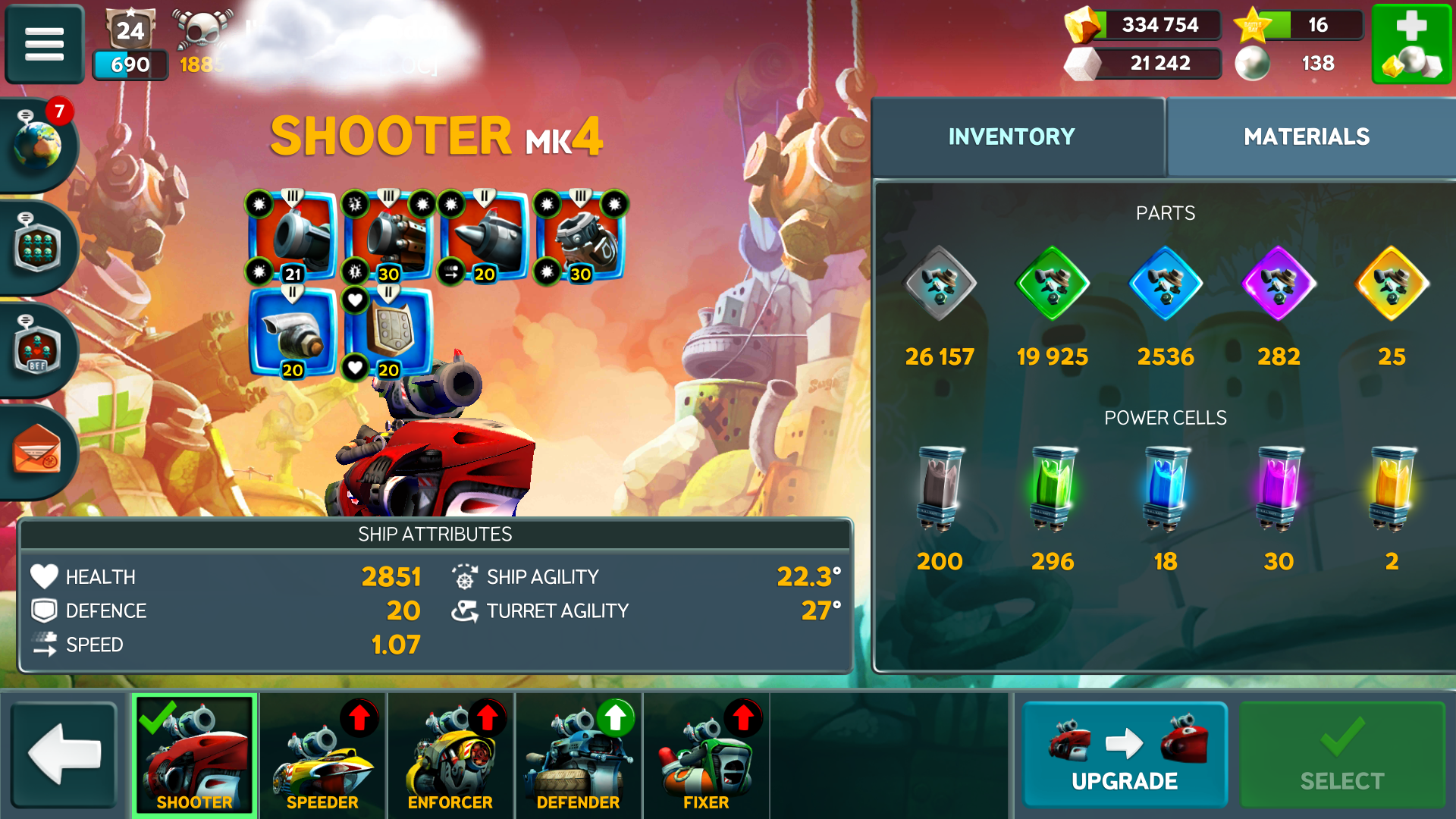Viewport: 1456px width, 819px height.
Task: Open the mail envelope inbox
Action: pos(36,450)
